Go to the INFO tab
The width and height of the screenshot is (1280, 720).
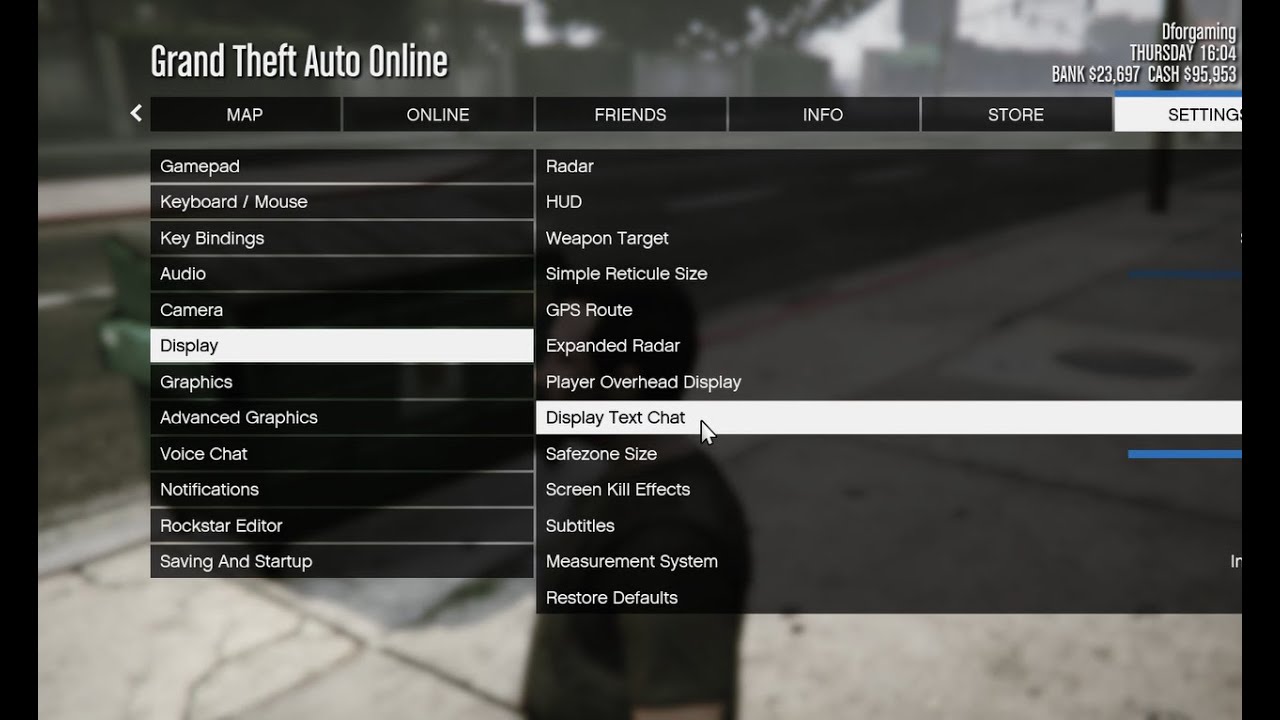(822, 115)
